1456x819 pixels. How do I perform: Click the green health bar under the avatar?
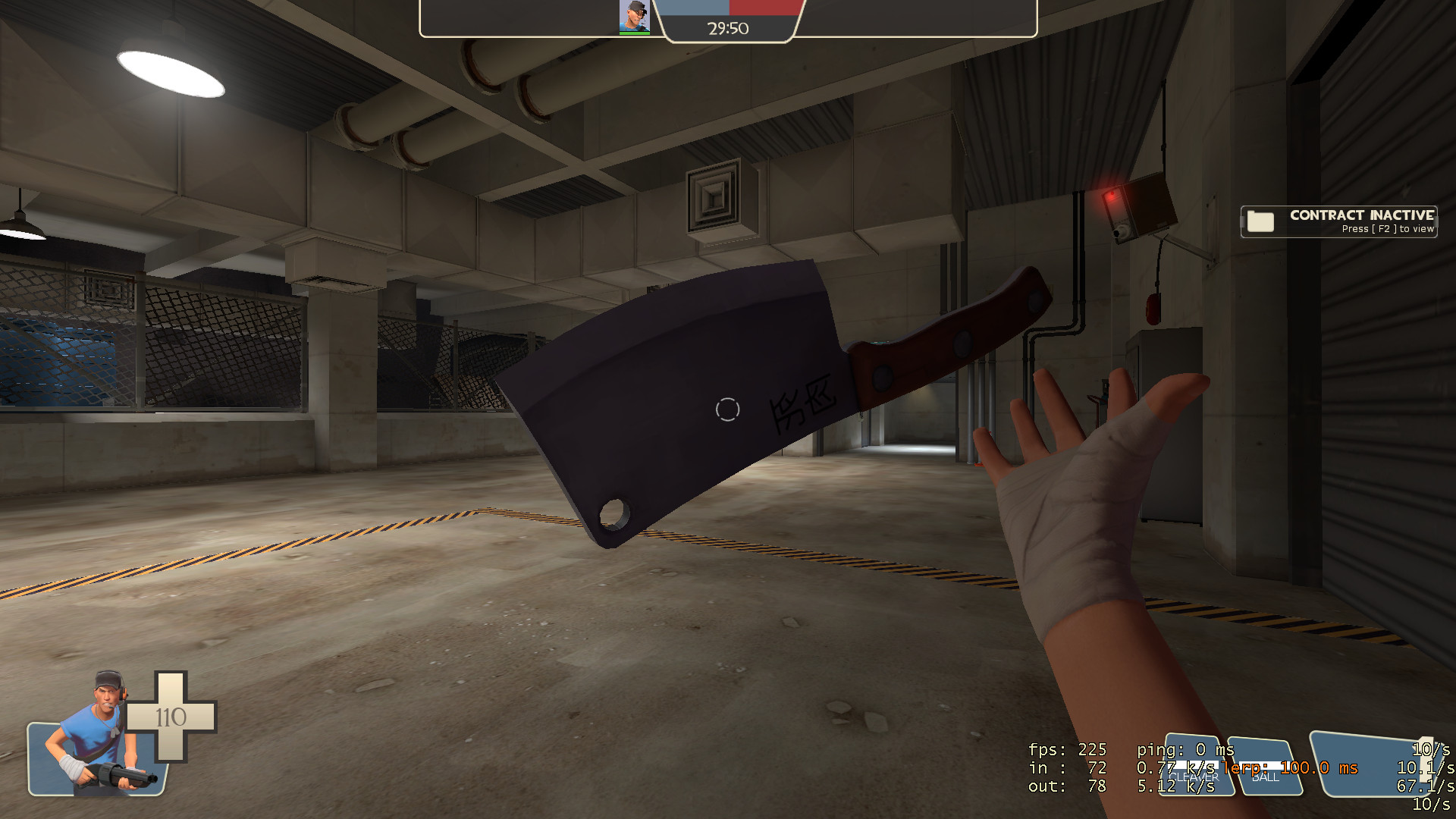pos(634,33)
